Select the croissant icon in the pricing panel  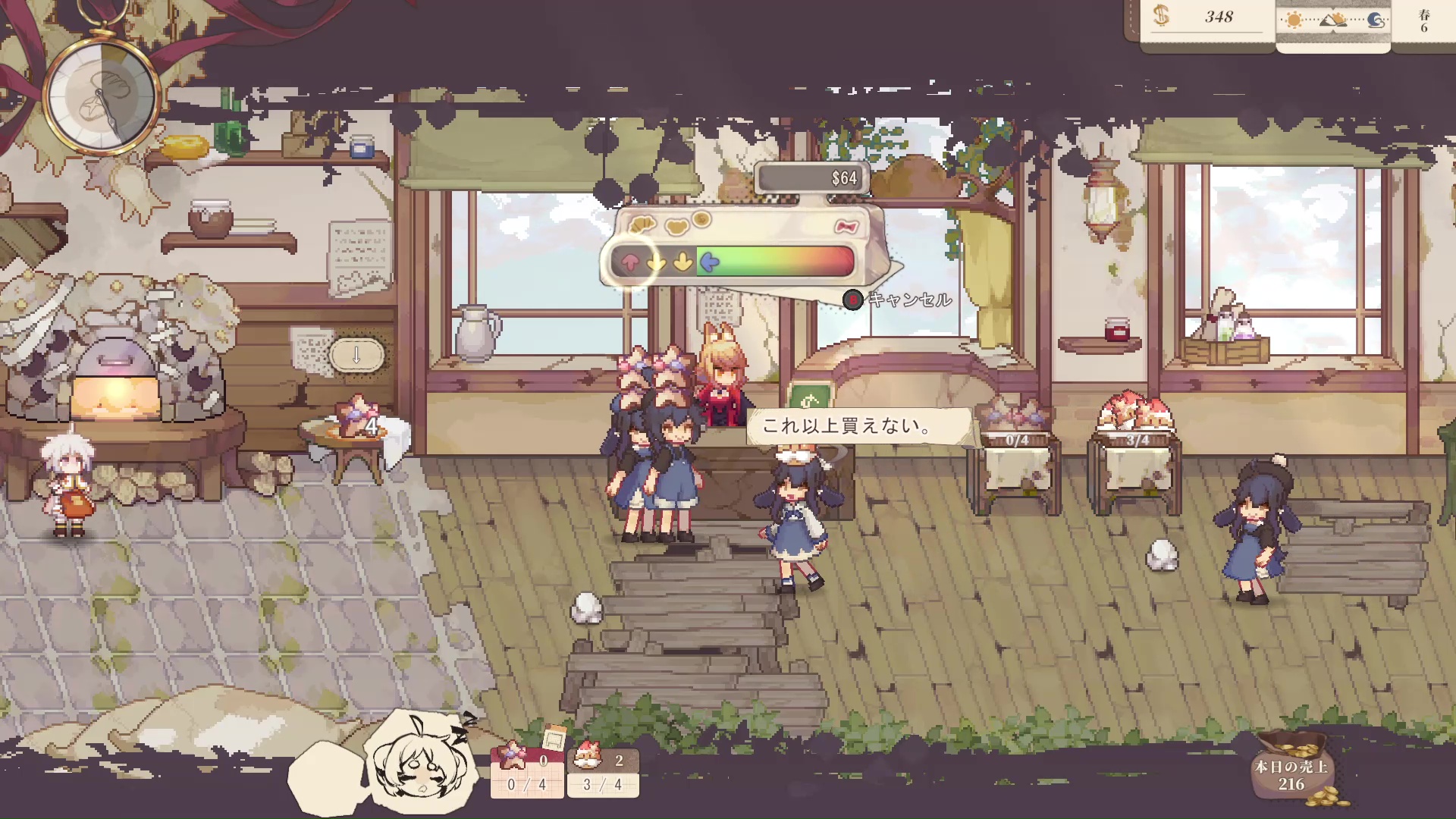coord(642,225)
